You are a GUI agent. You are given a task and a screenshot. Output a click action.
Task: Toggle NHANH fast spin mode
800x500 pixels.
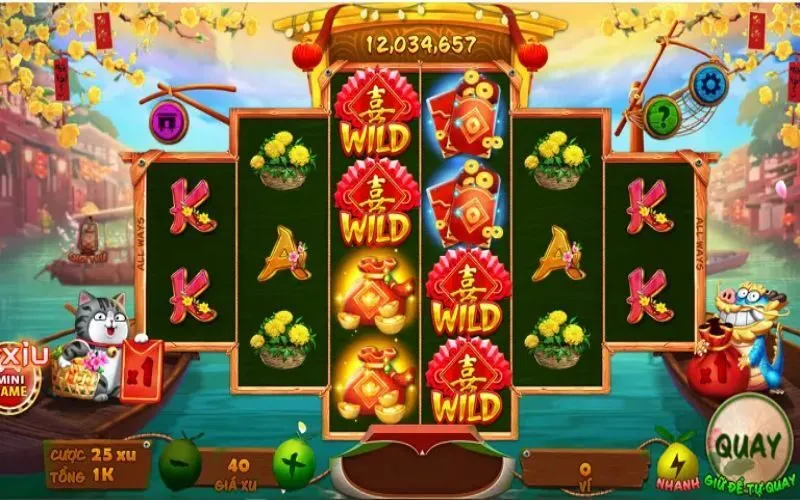(677, 462)
